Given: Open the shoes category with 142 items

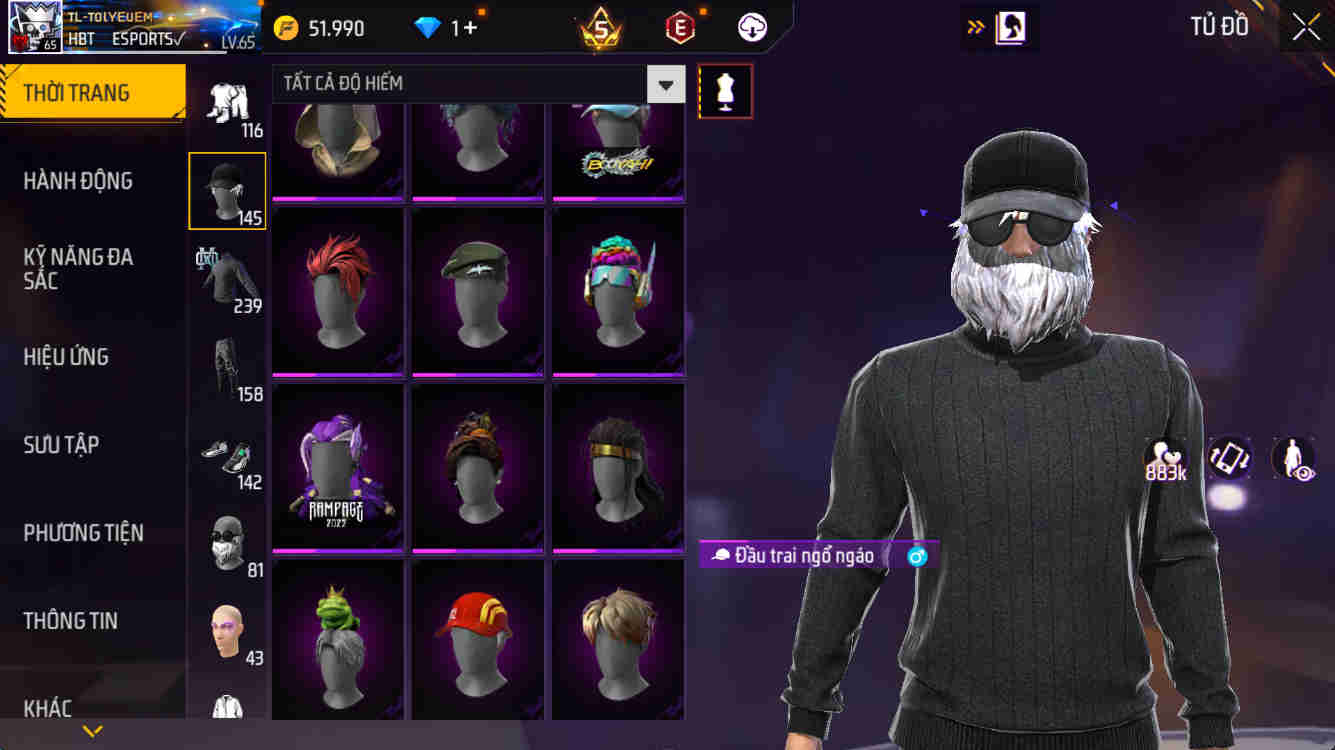Looking at the screenshot, I should point(227,453).
